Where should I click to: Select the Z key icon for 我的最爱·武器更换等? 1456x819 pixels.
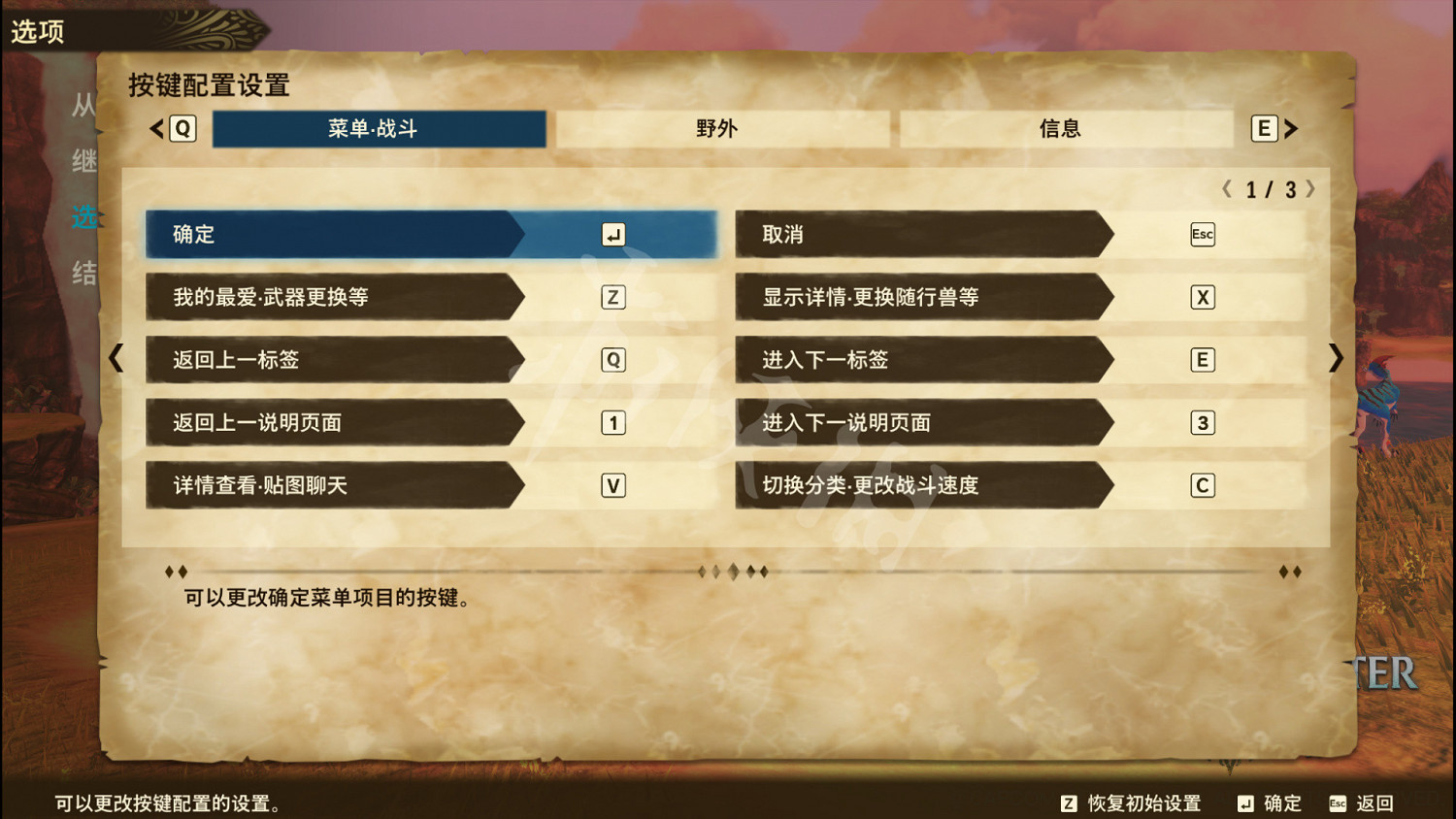(612, 297)
